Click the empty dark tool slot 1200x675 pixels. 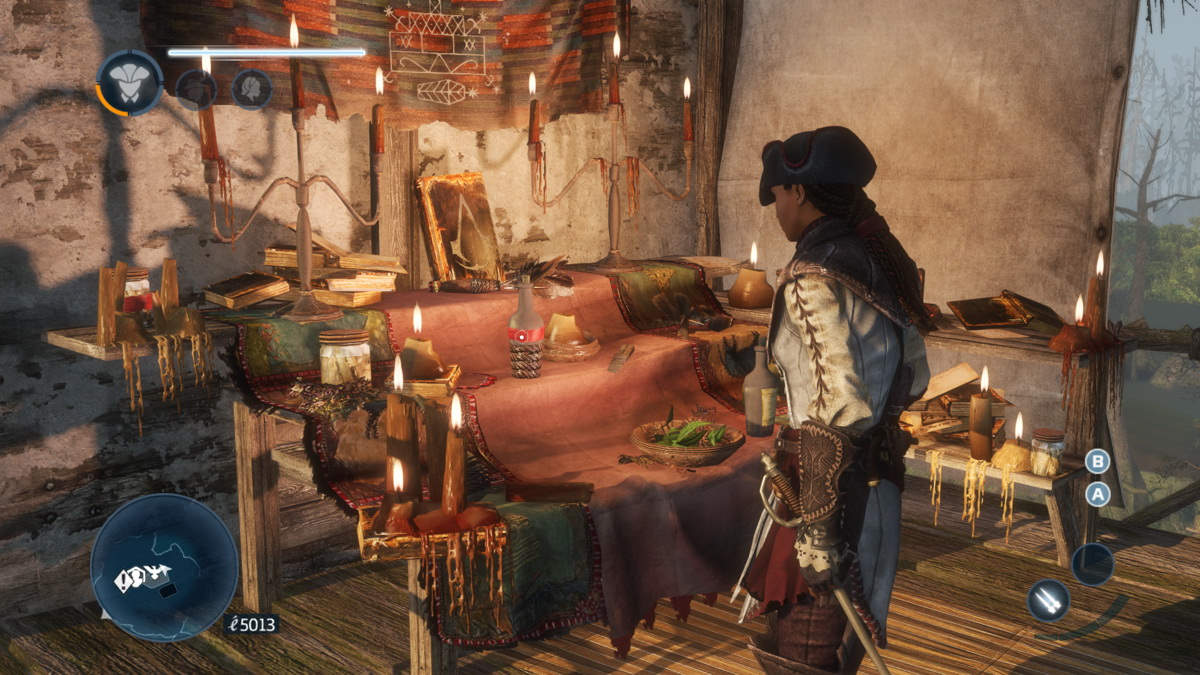tap(1092, 564)
